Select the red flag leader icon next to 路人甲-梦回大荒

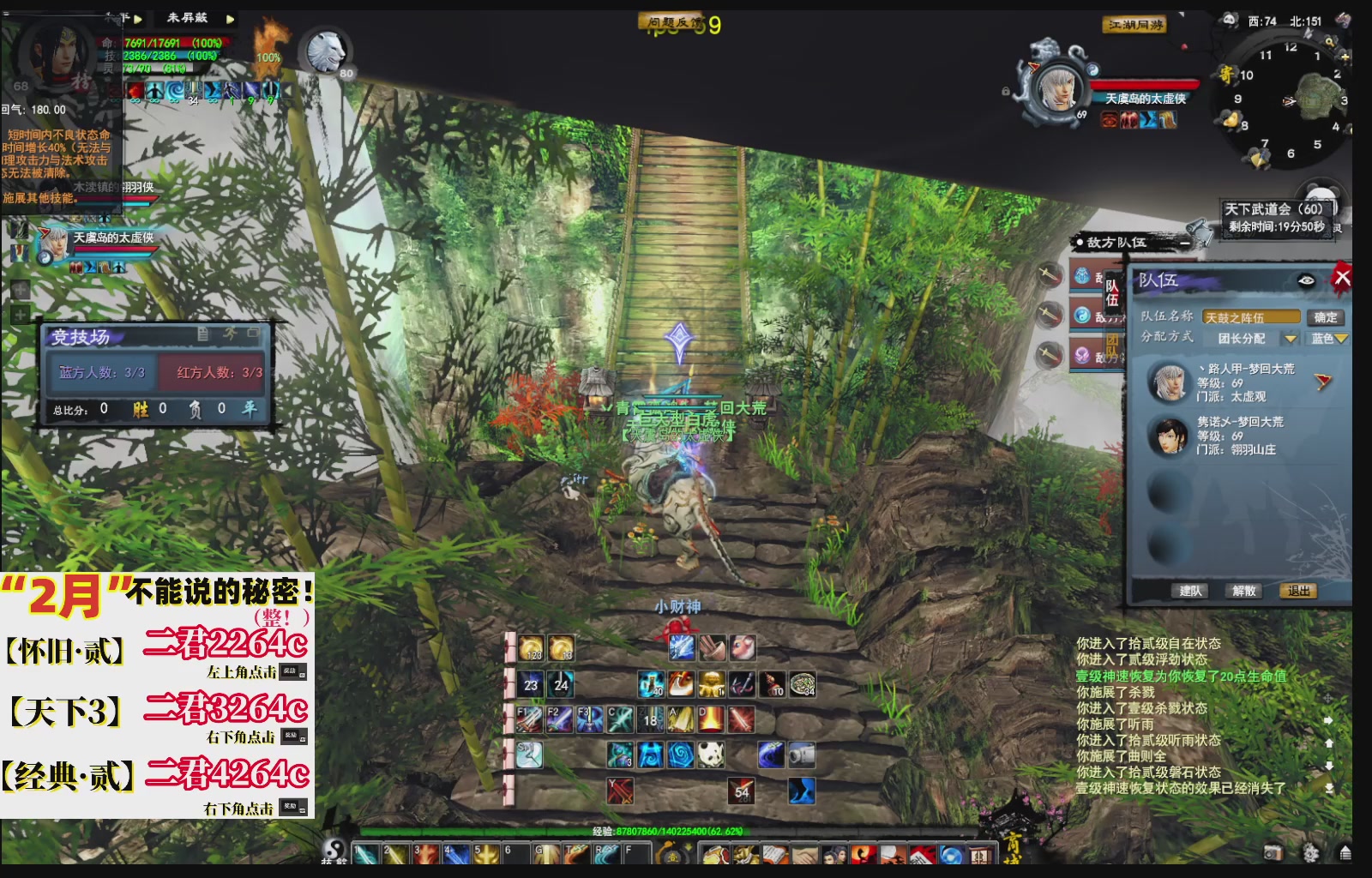coord(1322,382)
